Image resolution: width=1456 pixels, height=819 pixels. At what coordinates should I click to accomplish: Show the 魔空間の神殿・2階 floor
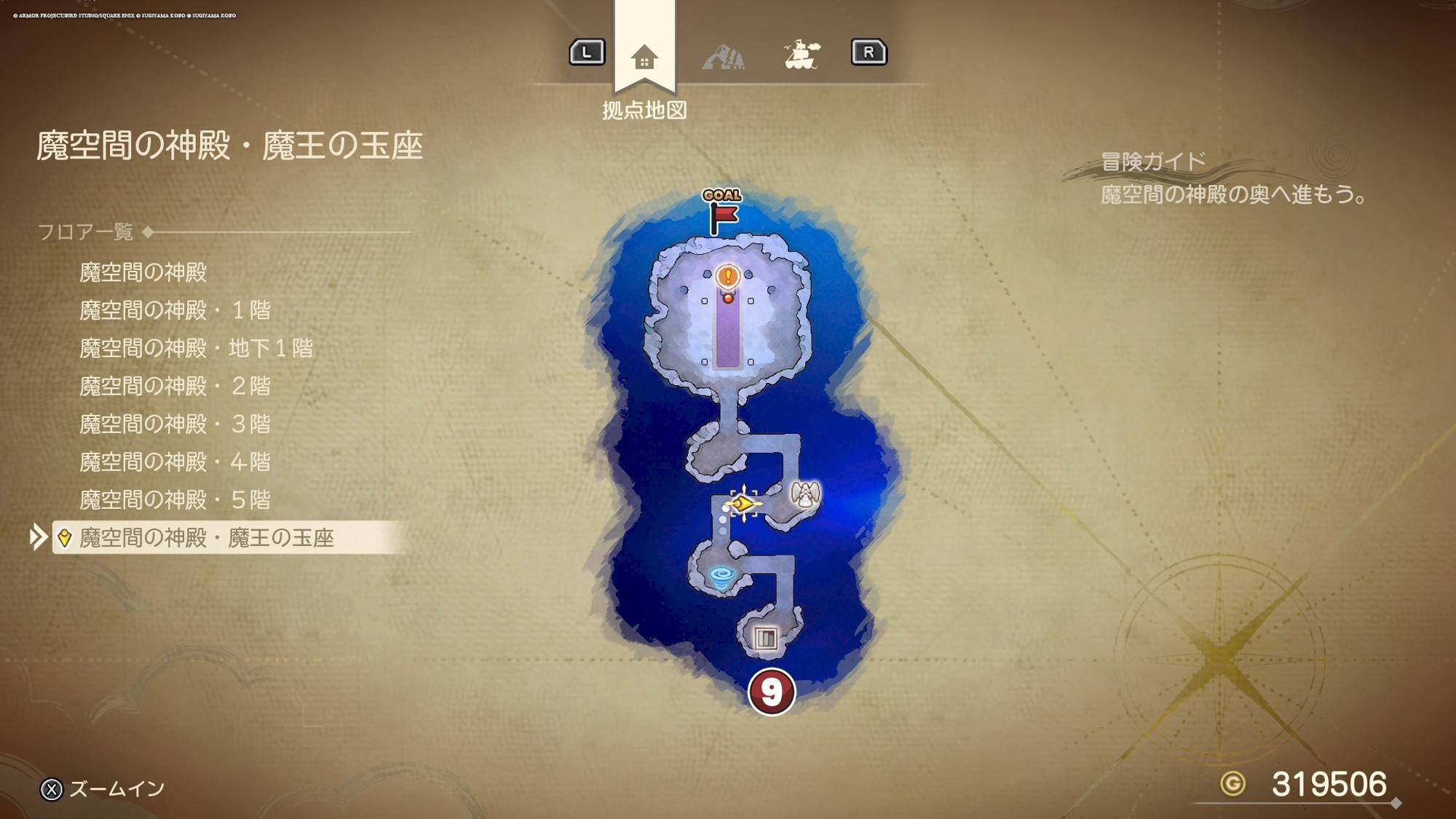[175, 386]
